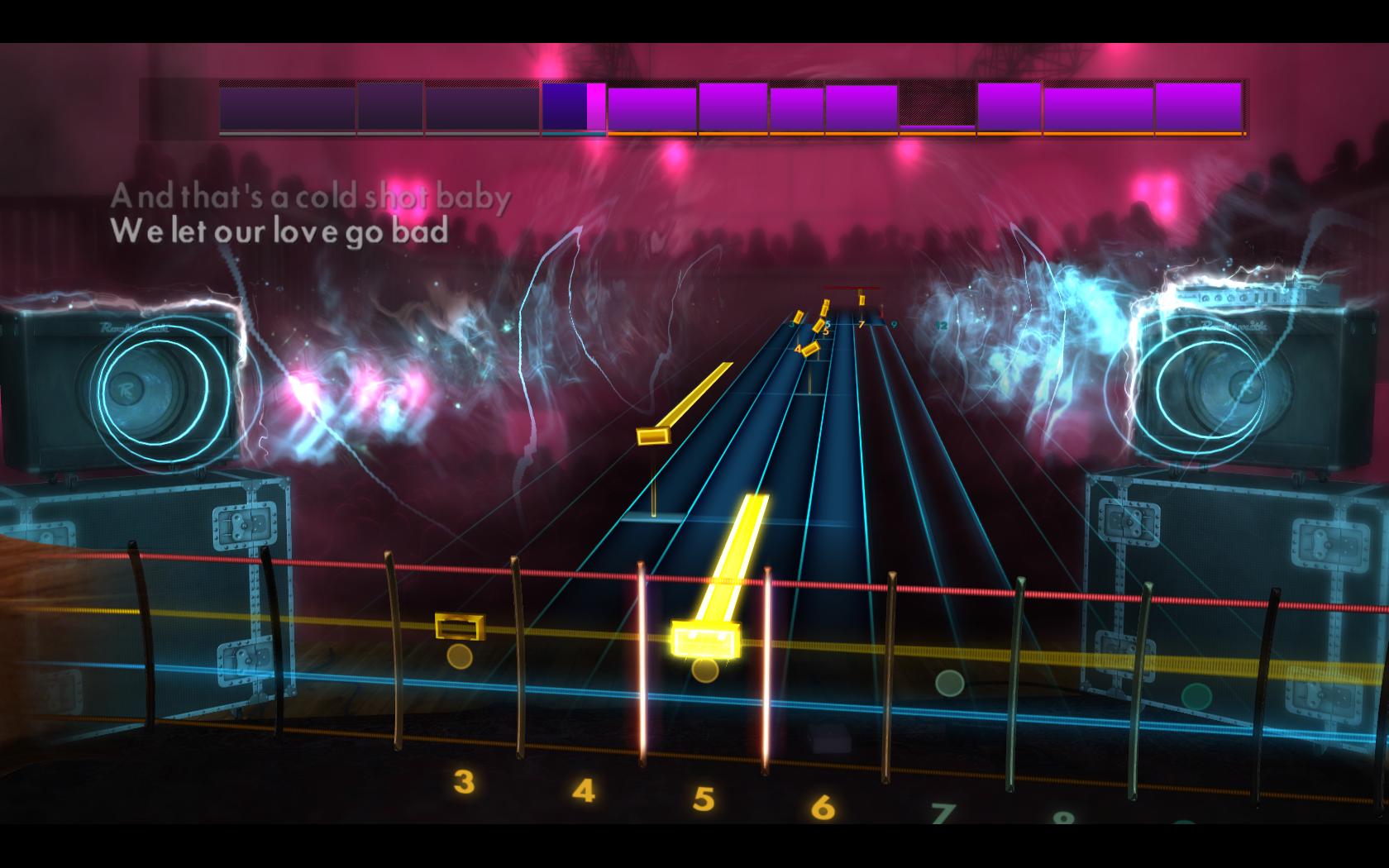Image resolution: width=1389 pixels, height=868 pixels.
Task: Select the lyric line 'And that's a cold shot baby'
Action: point(313,196)
